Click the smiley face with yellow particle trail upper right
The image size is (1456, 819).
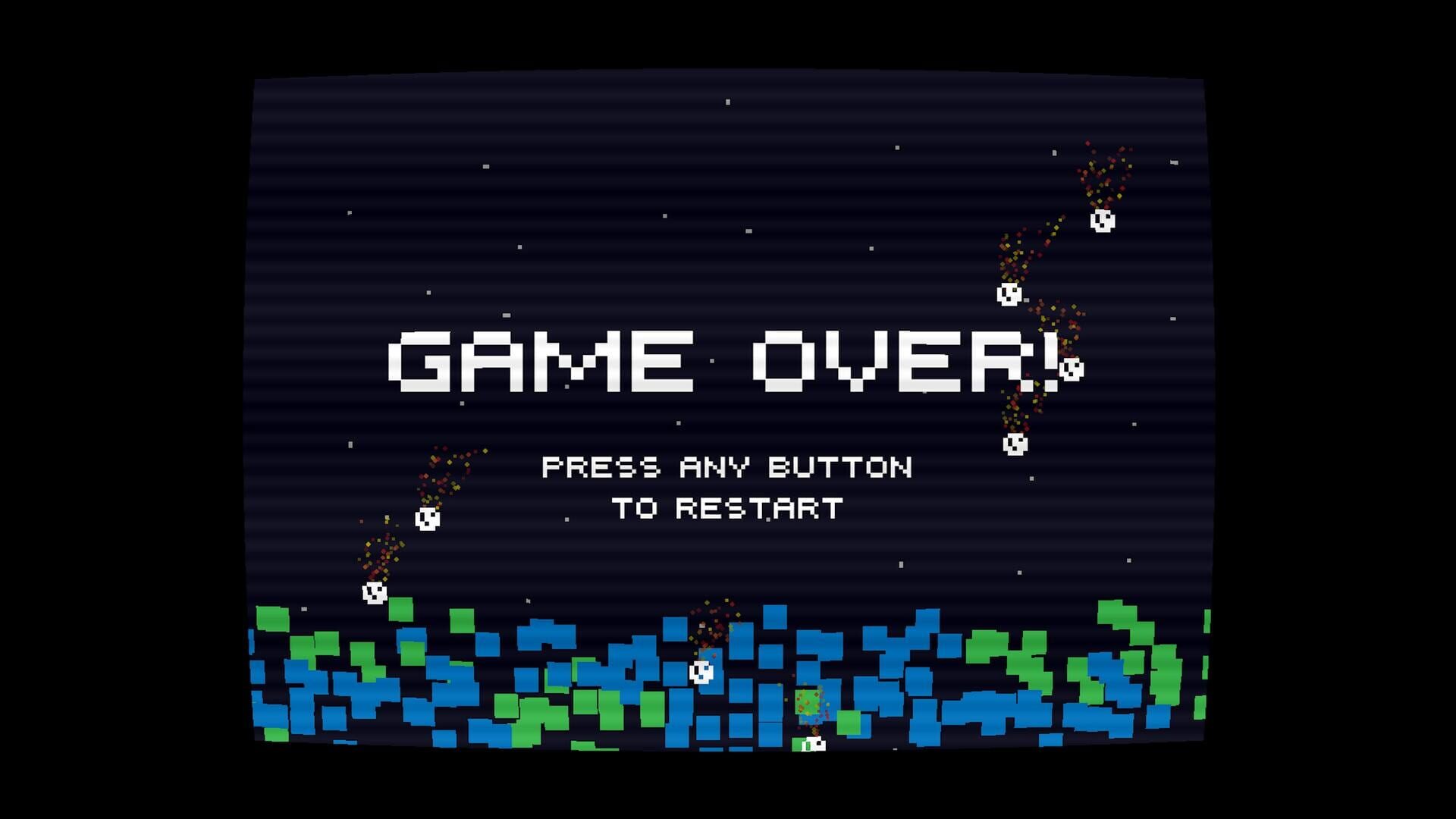coord(1009,296)
